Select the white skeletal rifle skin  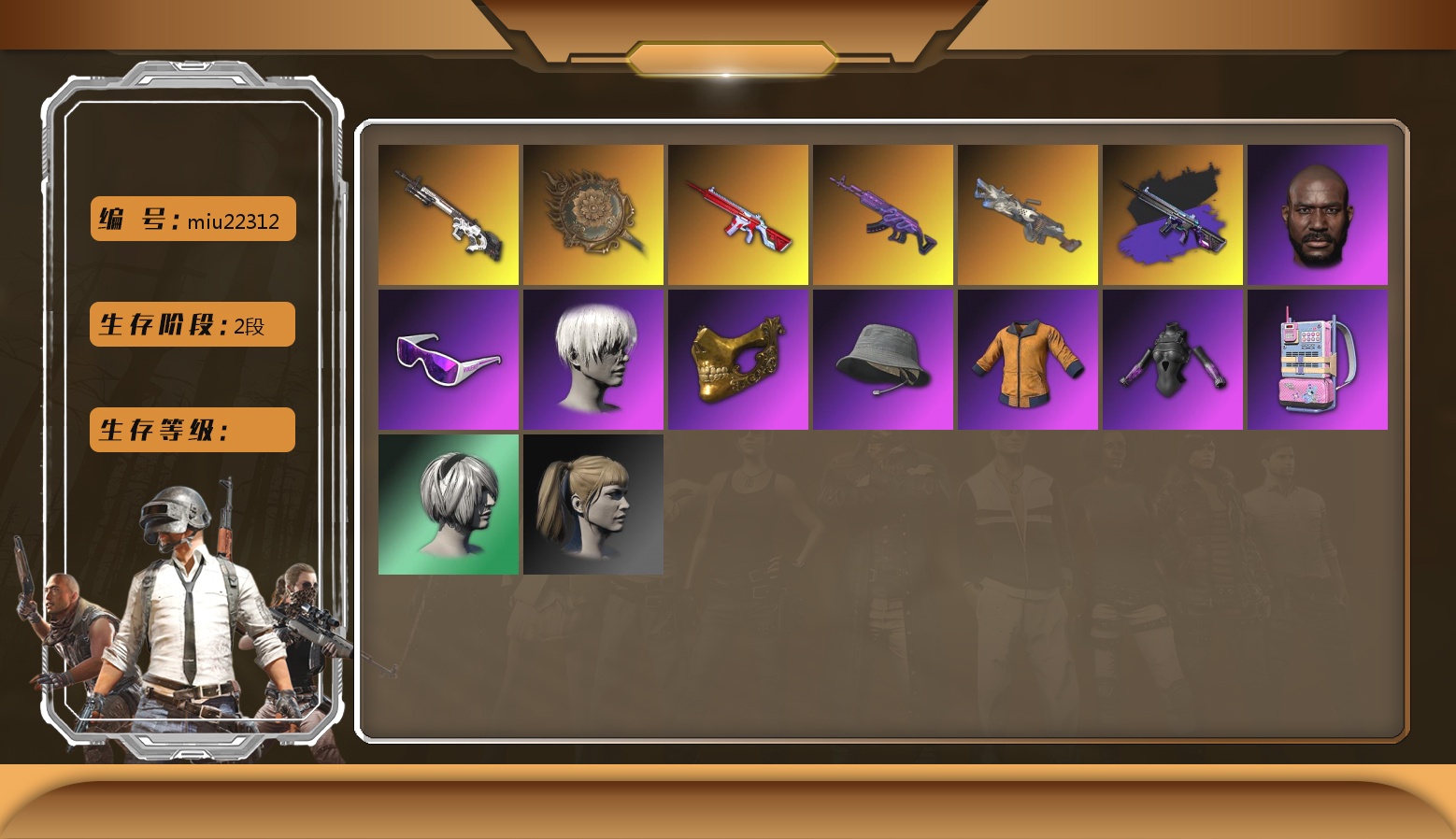(x=449, y=215)
